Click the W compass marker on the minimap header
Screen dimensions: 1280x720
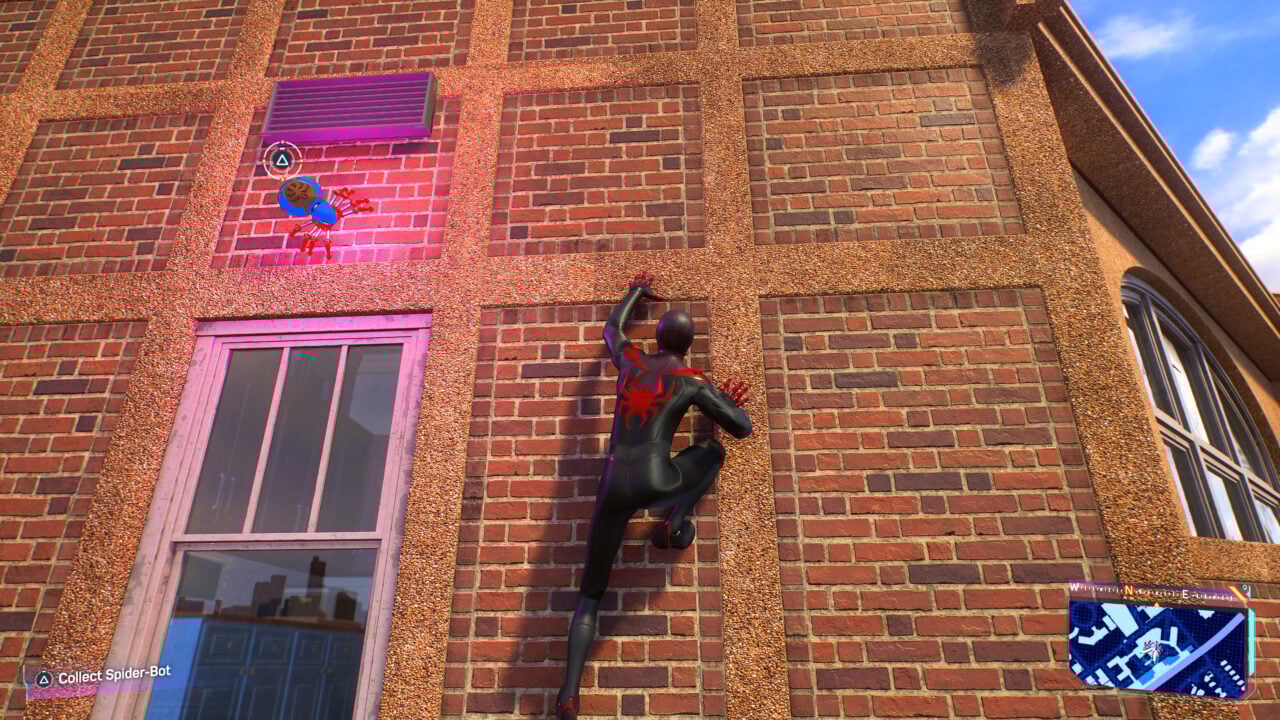point(1073,587)
